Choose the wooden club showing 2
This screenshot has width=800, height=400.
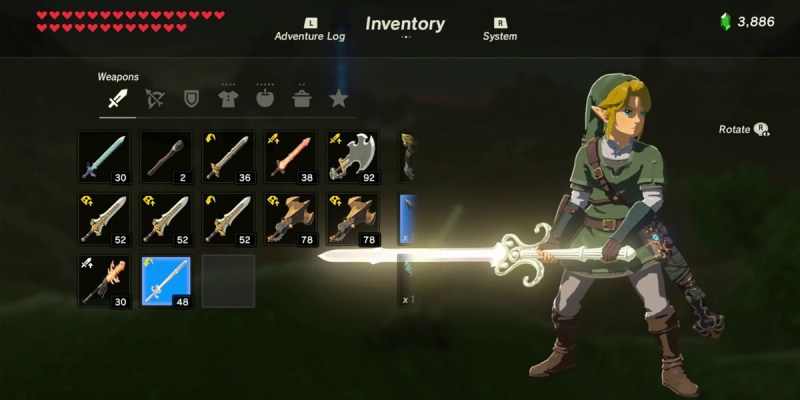point(167,156)
